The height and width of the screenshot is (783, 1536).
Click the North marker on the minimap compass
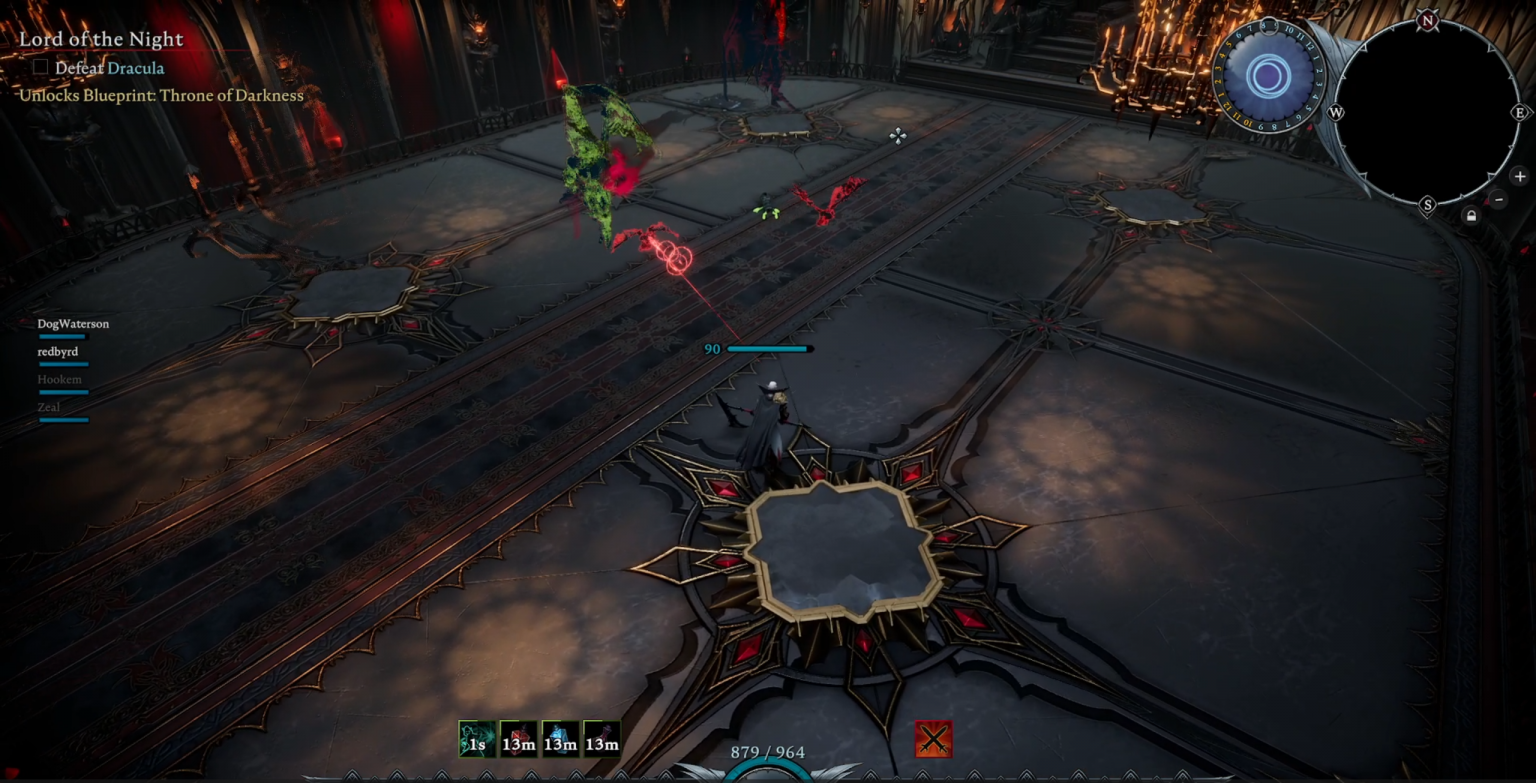[1426, 17]
